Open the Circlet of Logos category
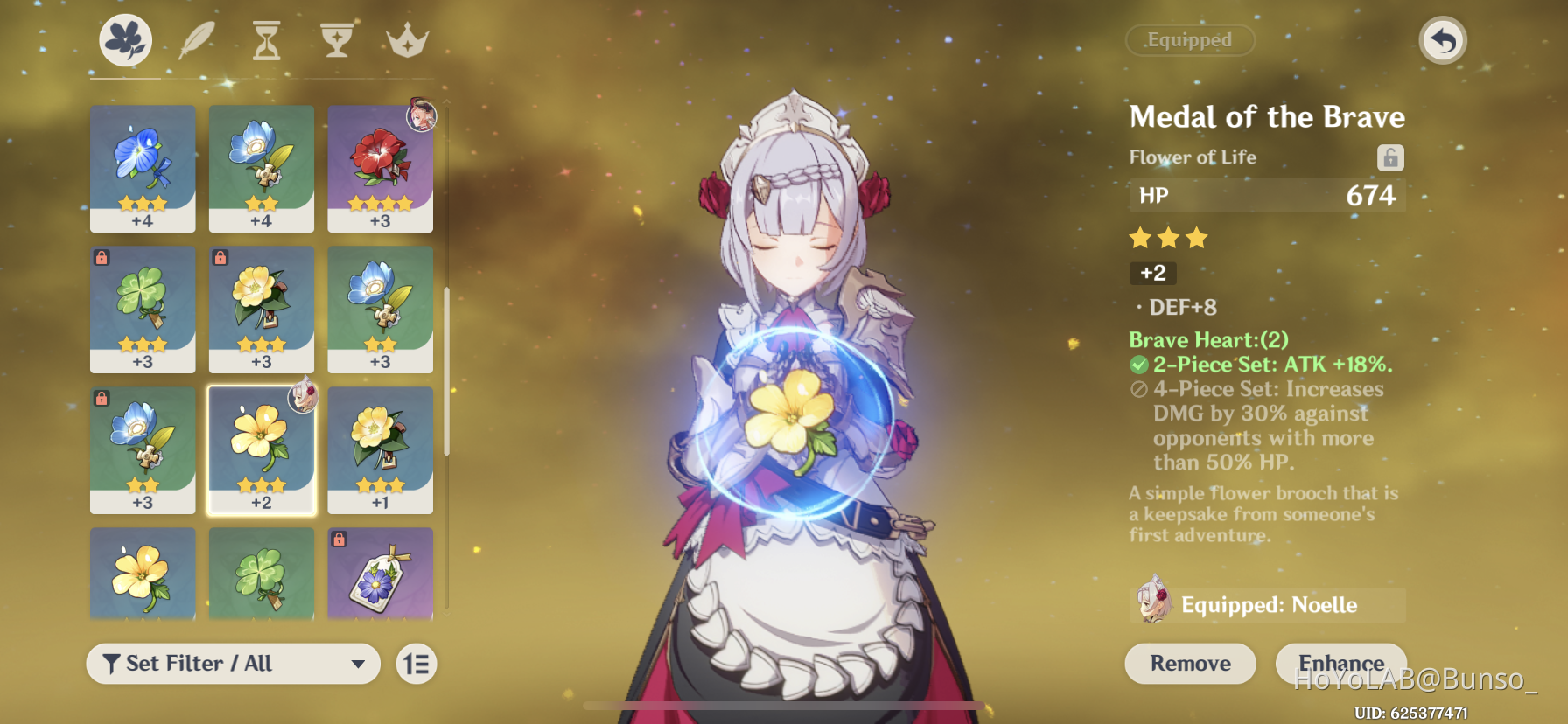This screenshot has width=1568, height=724. pos(406,39)
